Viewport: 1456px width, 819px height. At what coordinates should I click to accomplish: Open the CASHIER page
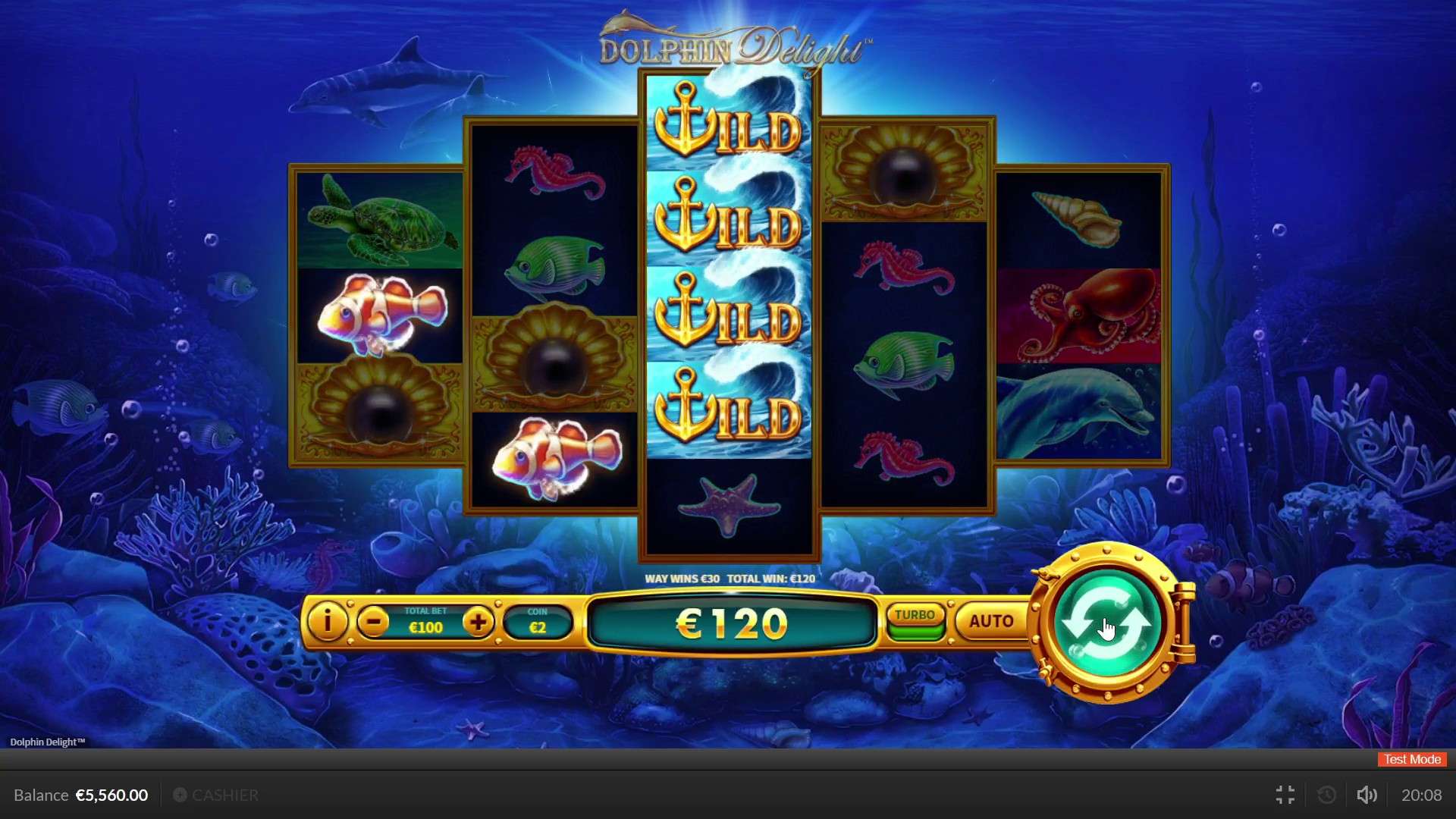coord(224,795)
